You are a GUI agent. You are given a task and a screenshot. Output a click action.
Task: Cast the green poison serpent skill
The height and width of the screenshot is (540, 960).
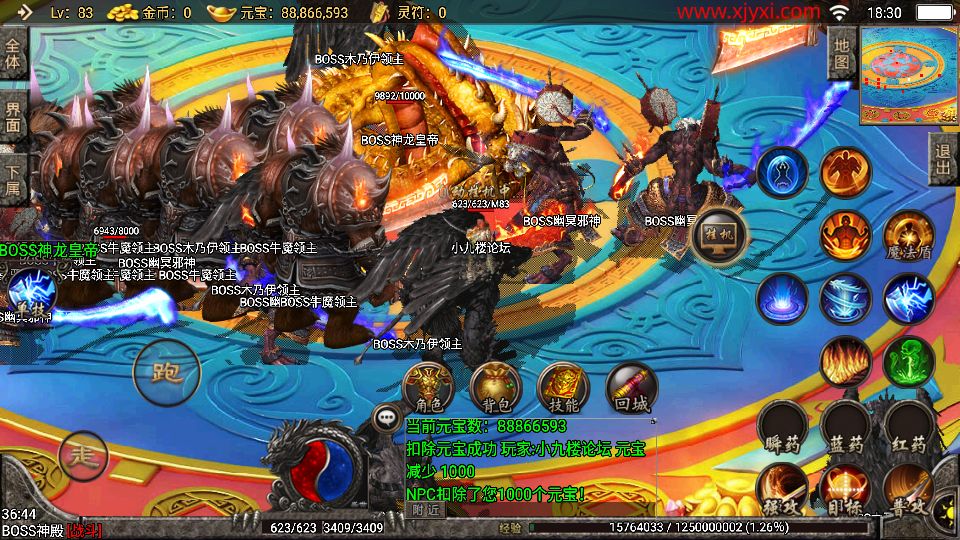coord(908,362)
